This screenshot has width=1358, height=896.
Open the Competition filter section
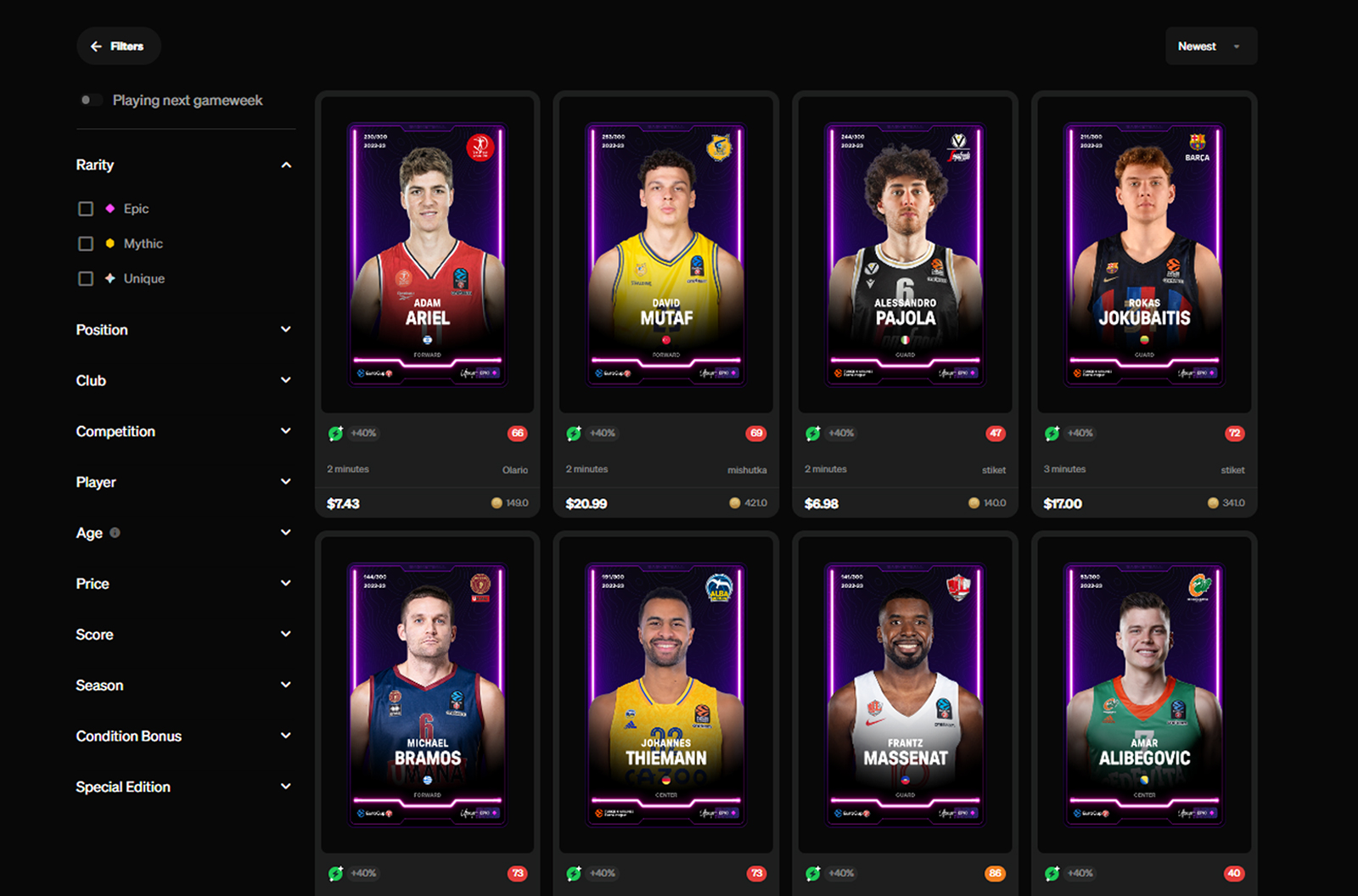coord(286,431)
